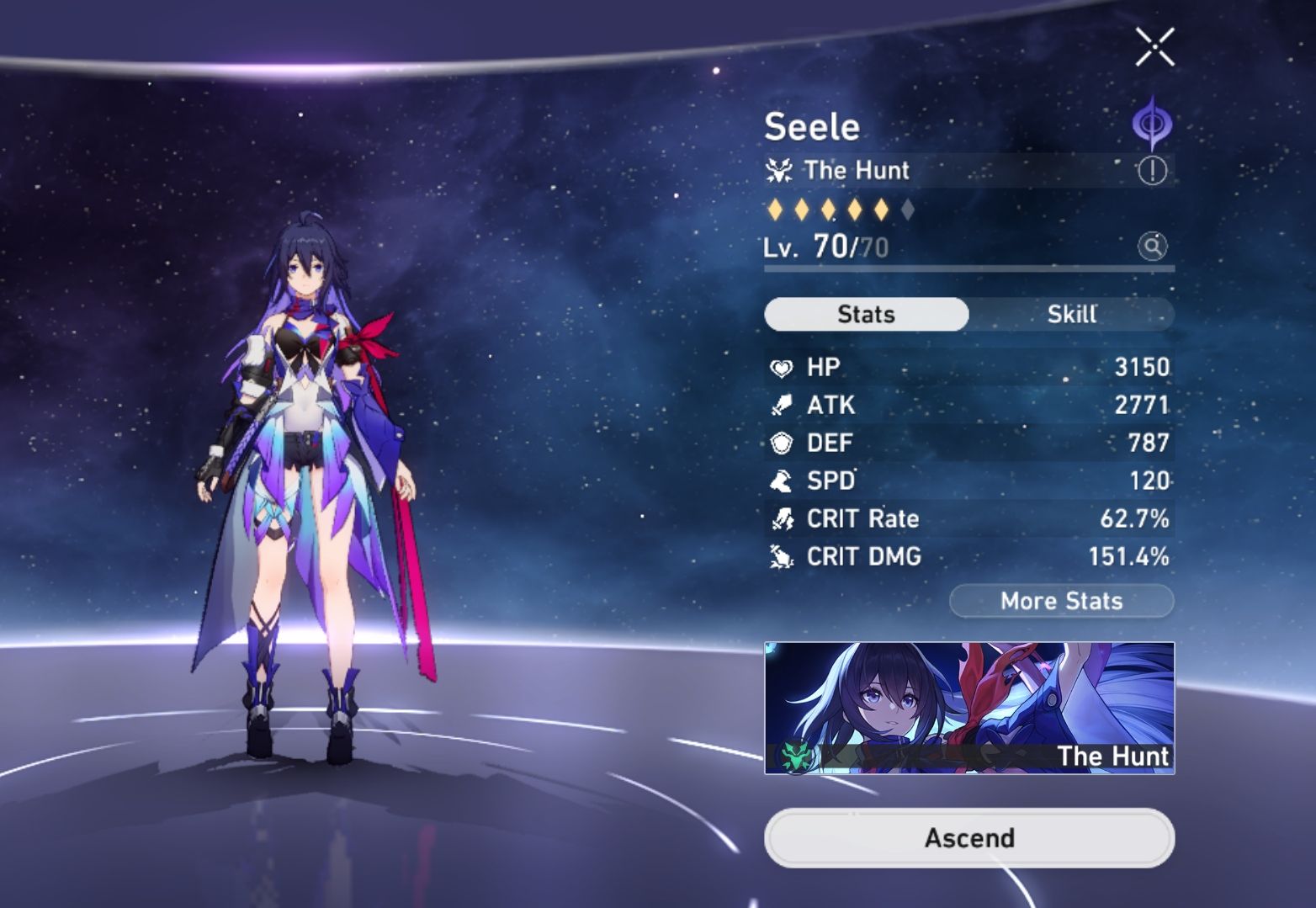Close the character screen with the X

tap(1154, 47)
